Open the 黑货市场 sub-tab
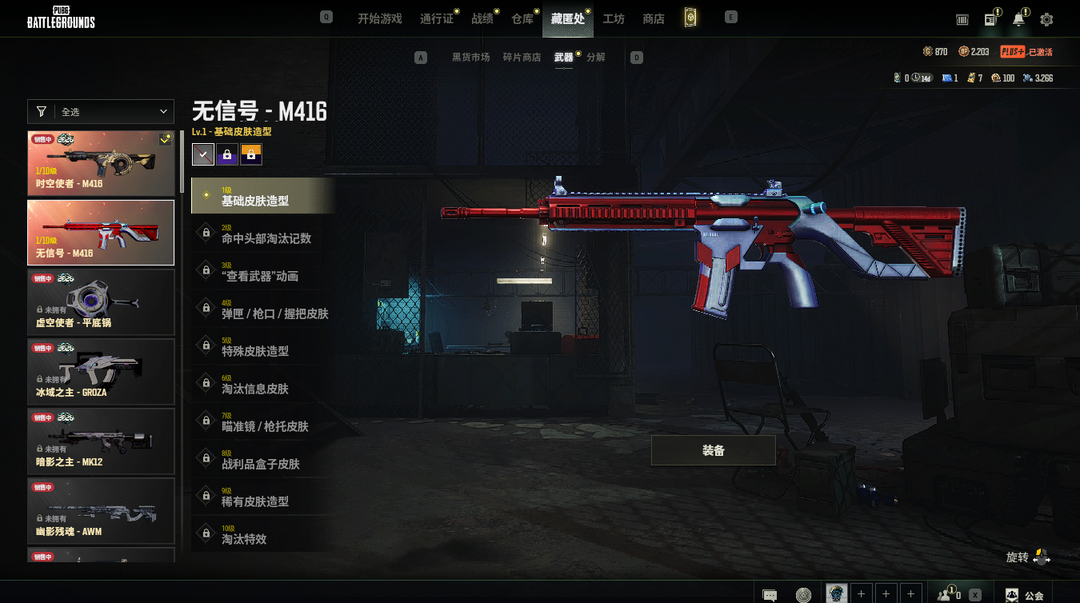1080x603 pixels. click(470, 58)
